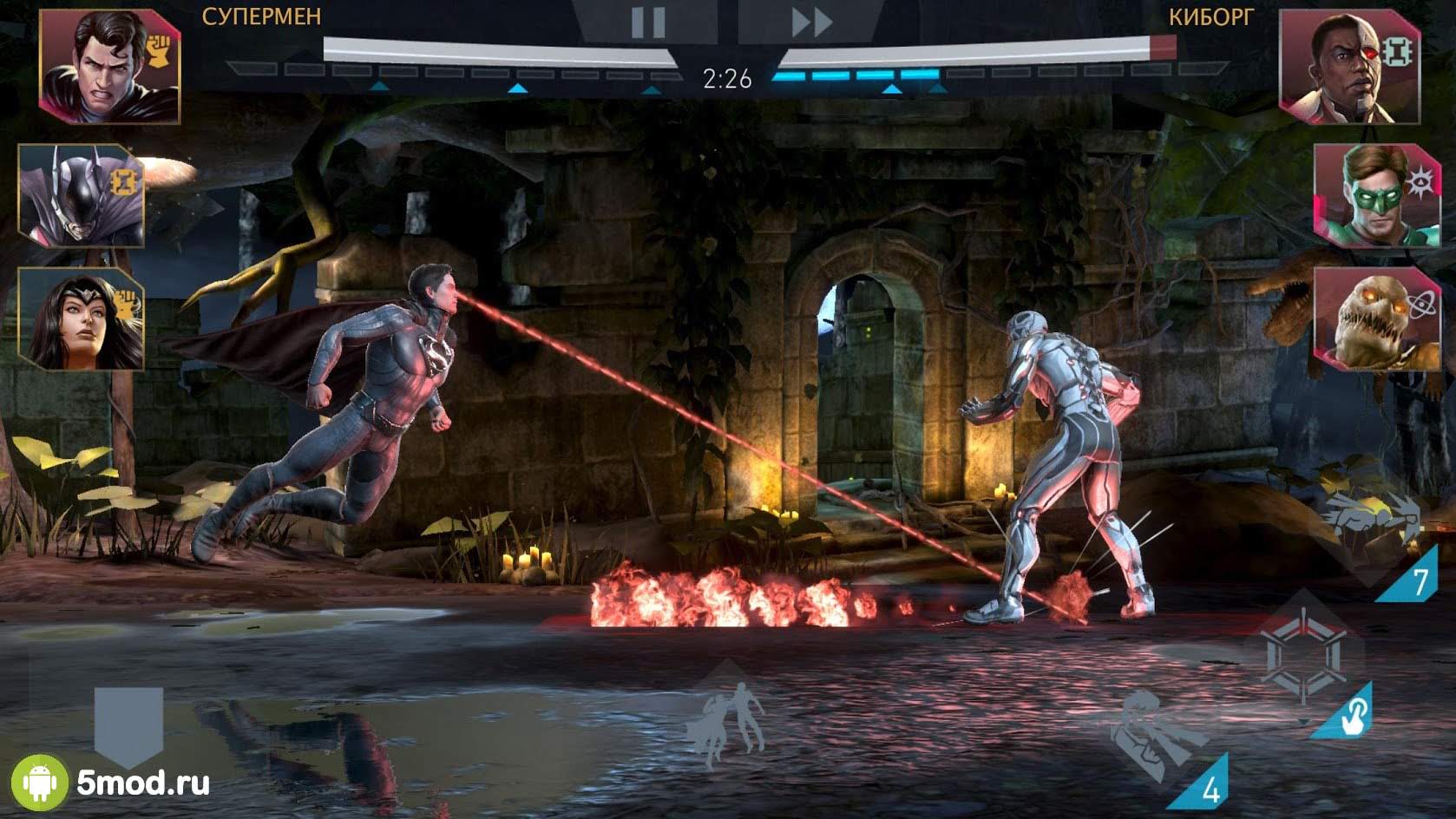Tag in the Wonder Woman teammate portrait
Viewport: 1456px width, 819px height.
pos(81,318)
